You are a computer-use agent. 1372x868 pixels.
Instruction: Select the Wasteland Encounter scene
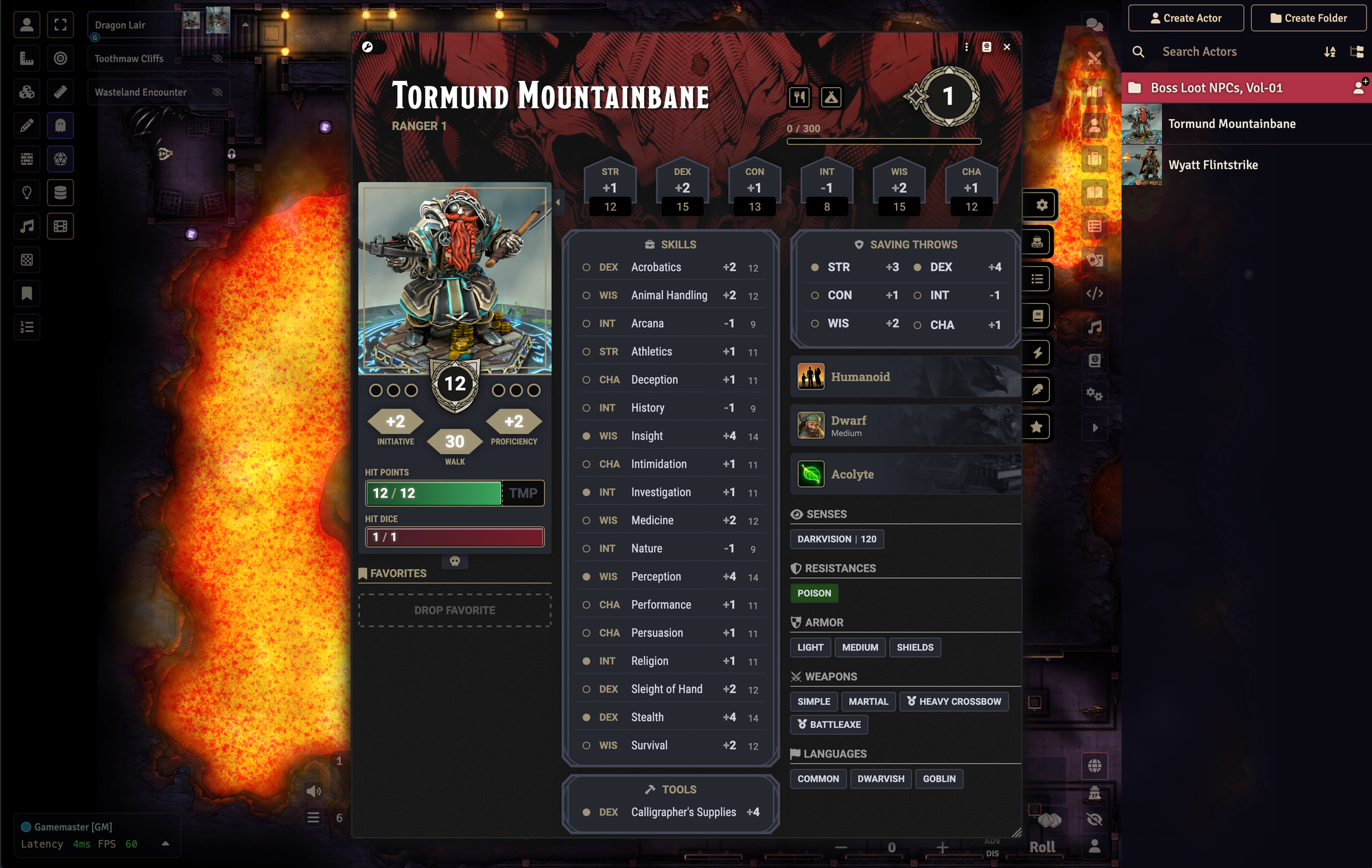[x=141, y=93]
